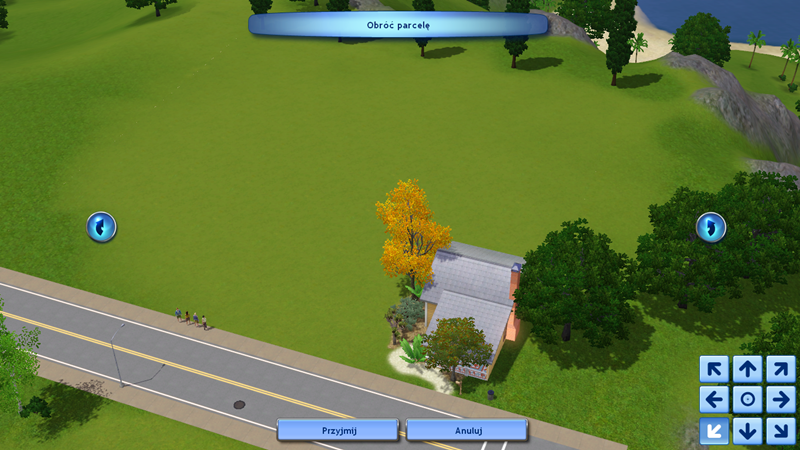Select the down arrow on direction pad

click(x=748, y=431)
